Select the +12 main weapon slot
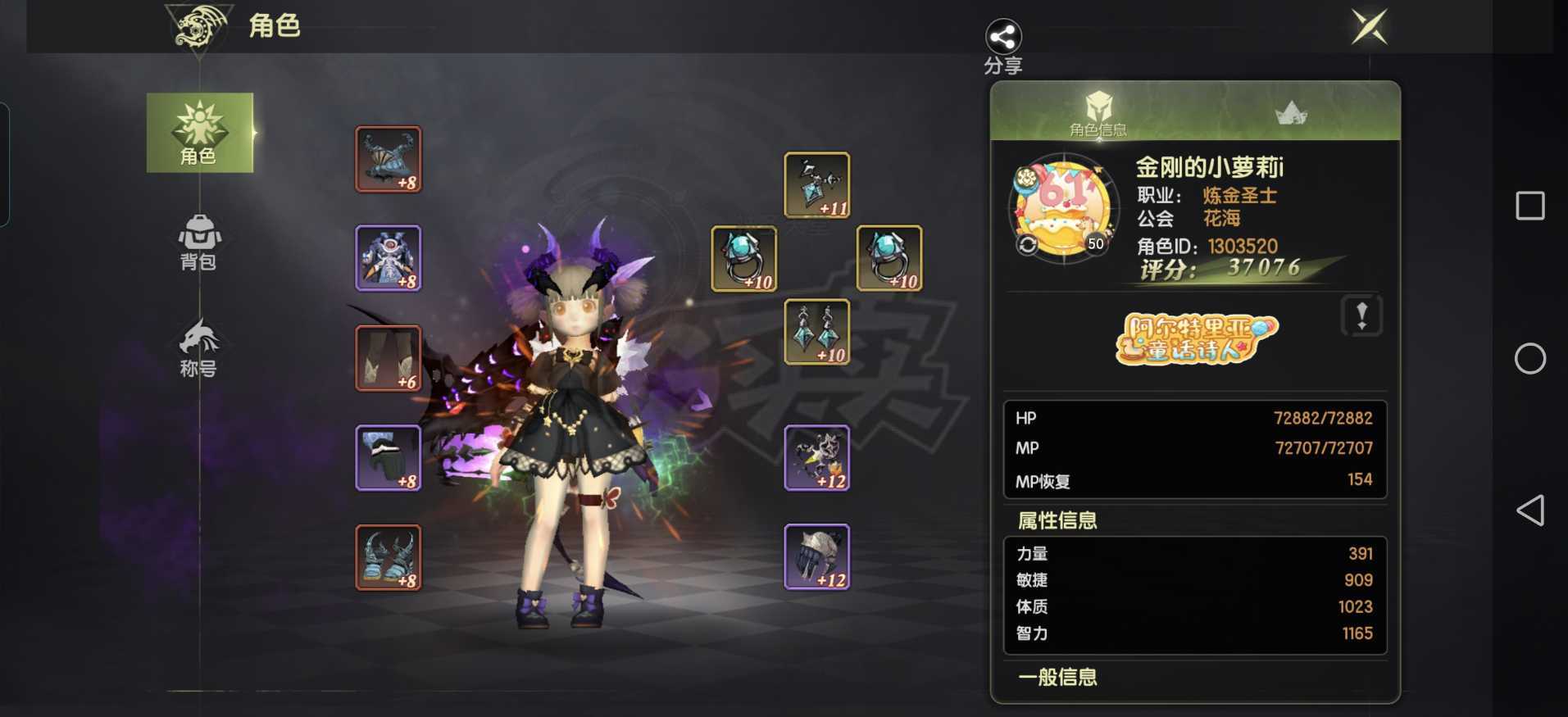Viewport: 1568px width, 717px height. tap(817, 458)
